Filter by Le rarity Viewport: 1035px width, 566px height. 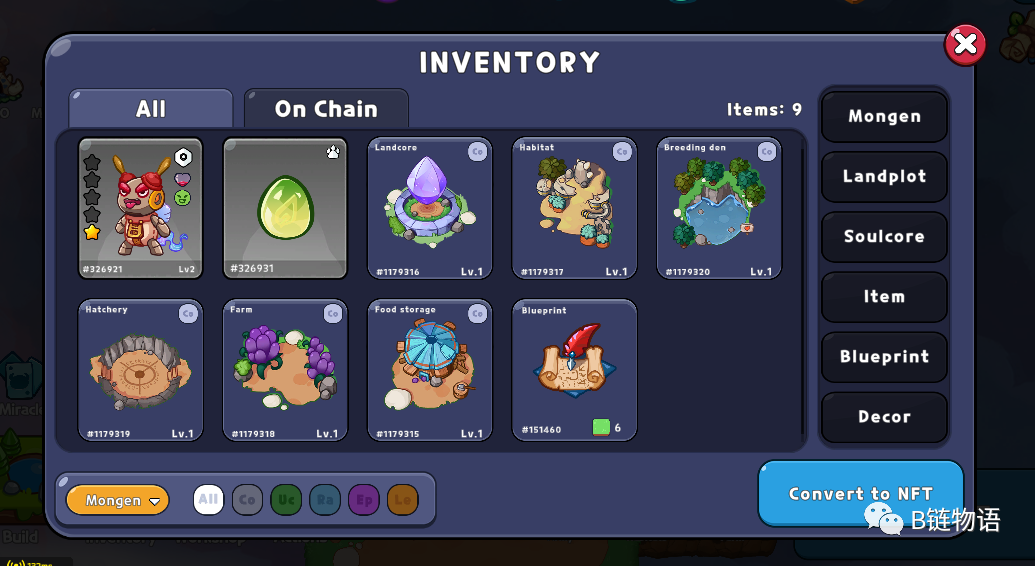(x=402, y=500)
